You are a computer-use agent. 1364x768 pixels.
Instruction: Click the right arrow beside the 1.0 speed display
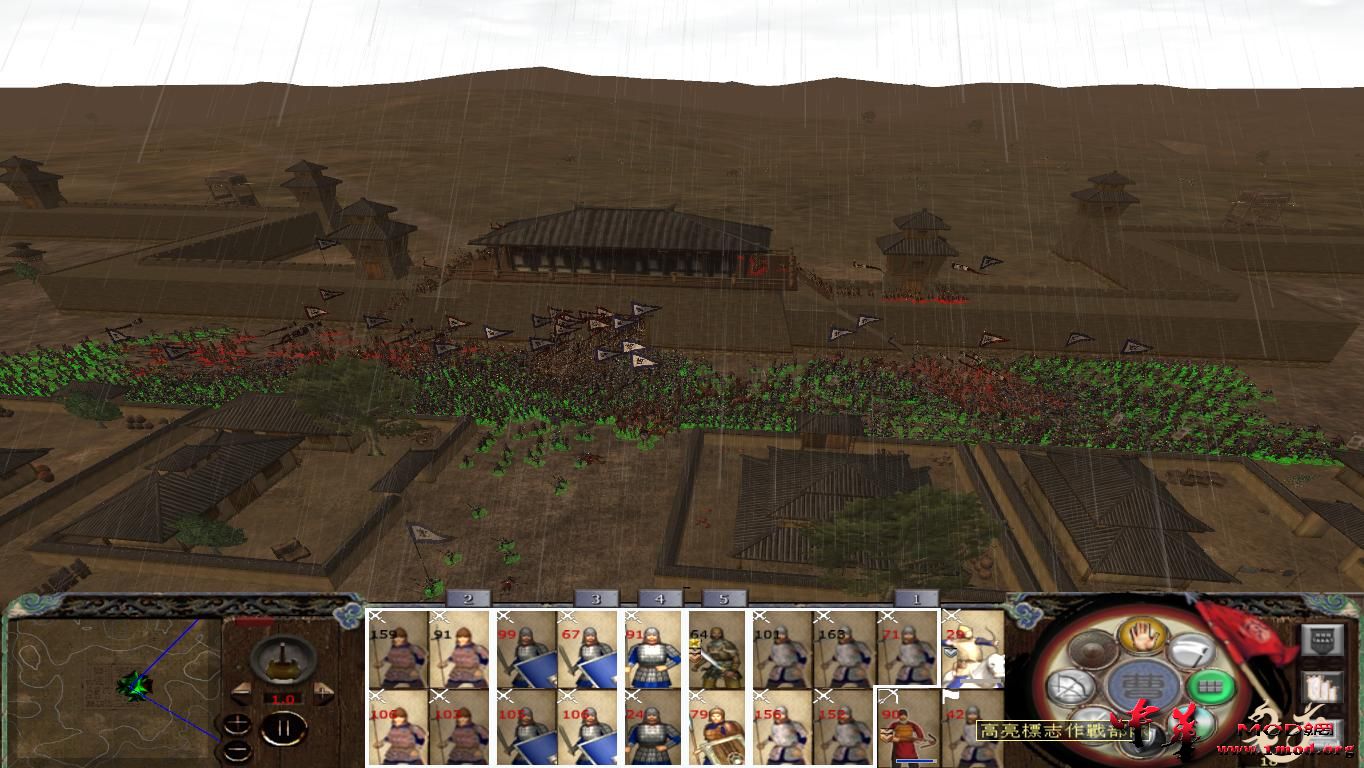[x=323, y=692]
